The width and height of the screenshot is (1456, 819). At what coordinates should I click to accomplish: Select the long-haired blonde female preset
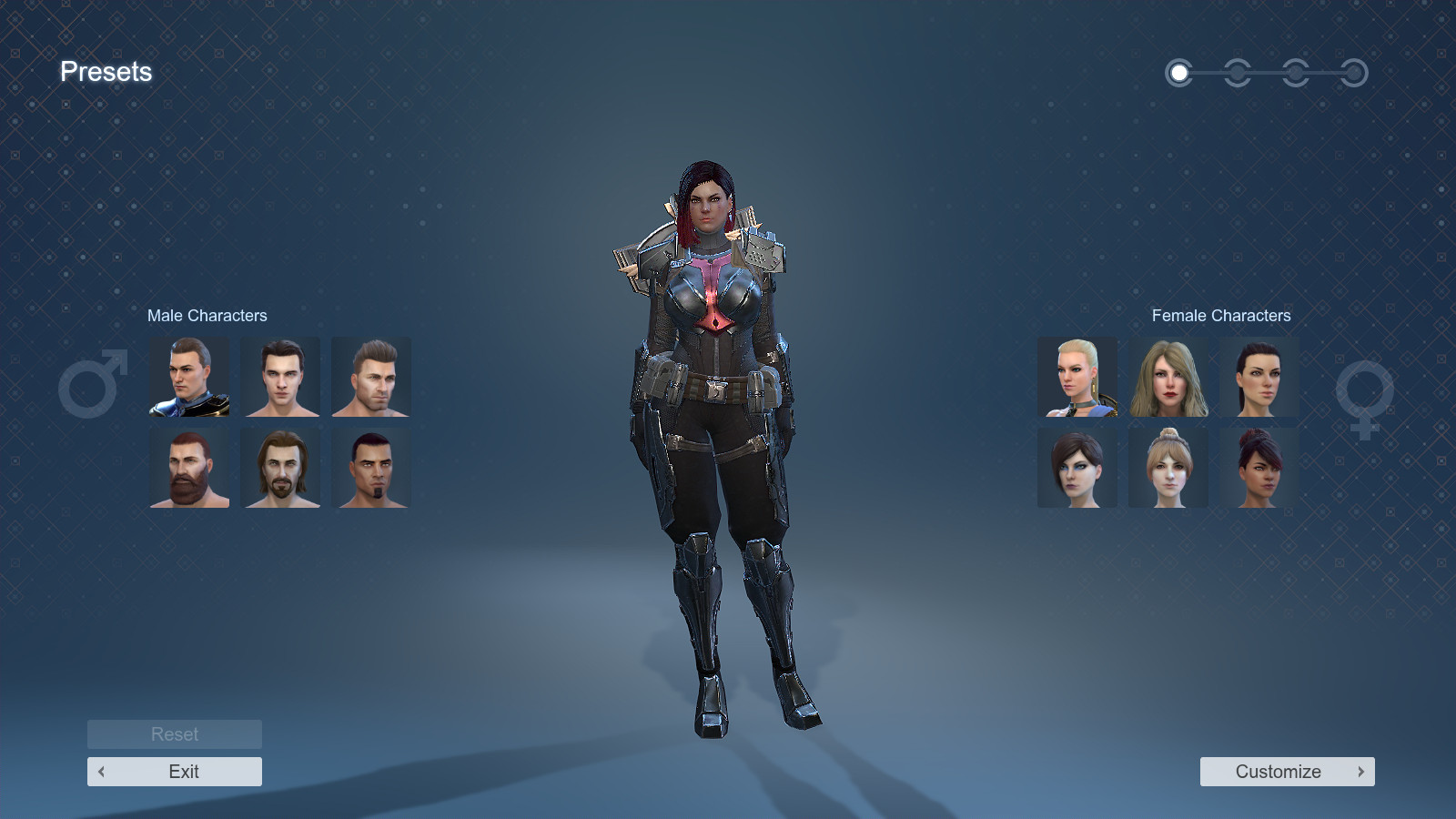click(x=1168, y=377)
